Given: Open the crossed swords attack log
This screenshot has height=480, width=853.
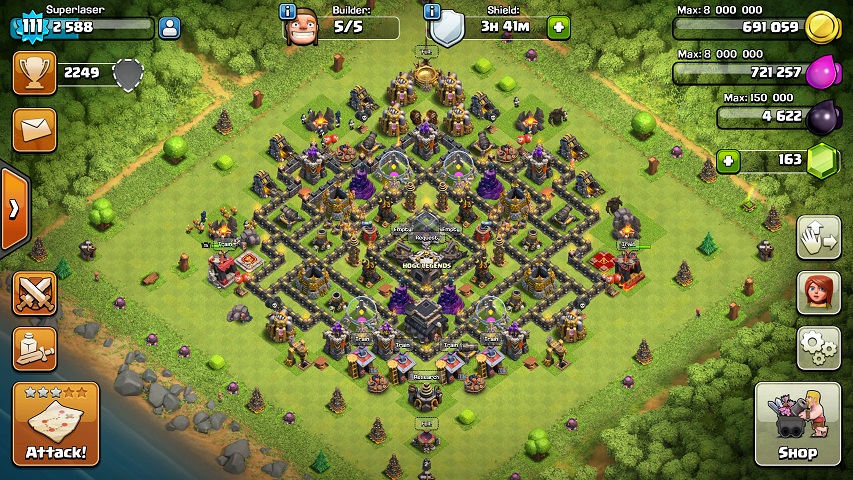Looking at the screenshot, I should pyautogui.click(x=34, y=293).
